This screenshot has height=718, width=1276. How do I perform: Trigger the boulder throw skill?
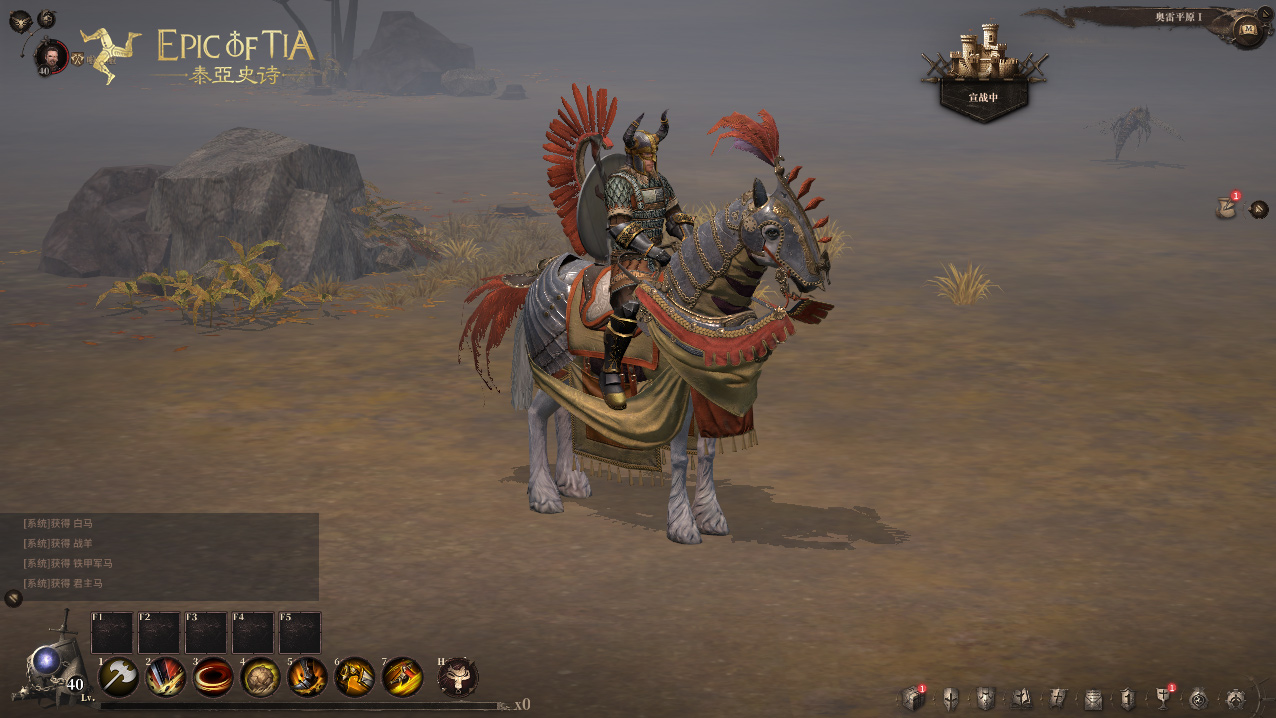pos(260,677)
